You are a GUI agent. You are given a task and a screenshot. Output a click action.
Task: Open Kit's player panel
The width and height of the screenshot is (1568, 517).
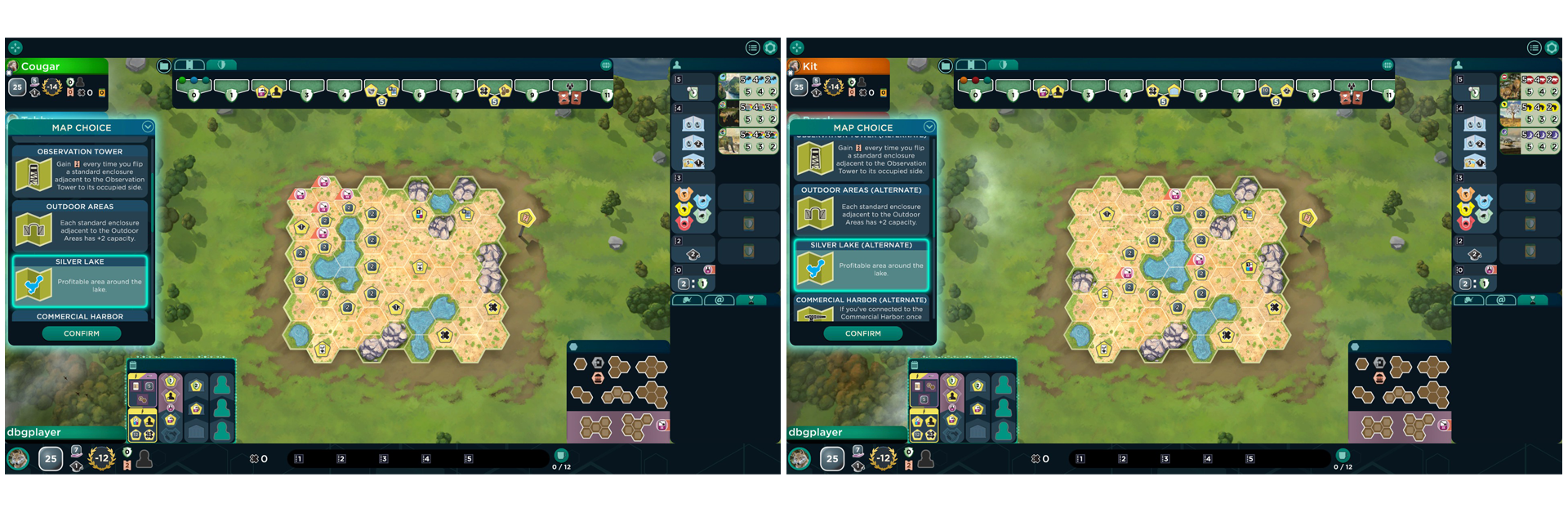(838, 67)
